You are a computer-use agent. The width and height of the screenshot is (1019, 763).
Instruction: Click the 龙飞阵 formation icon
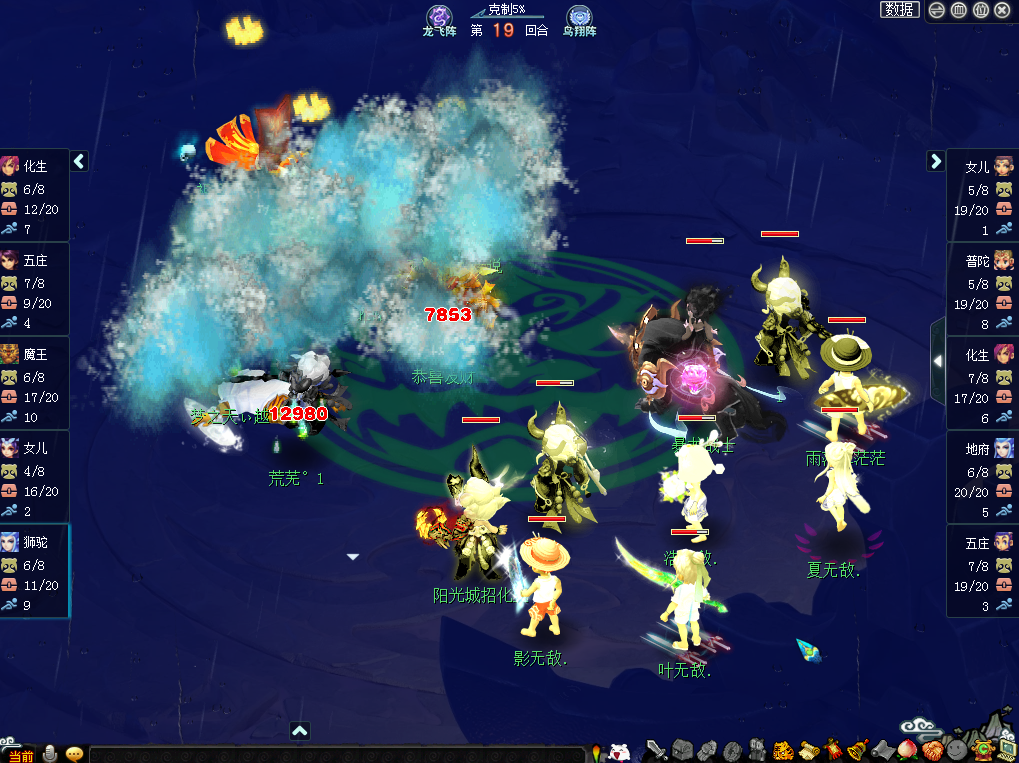439,17
